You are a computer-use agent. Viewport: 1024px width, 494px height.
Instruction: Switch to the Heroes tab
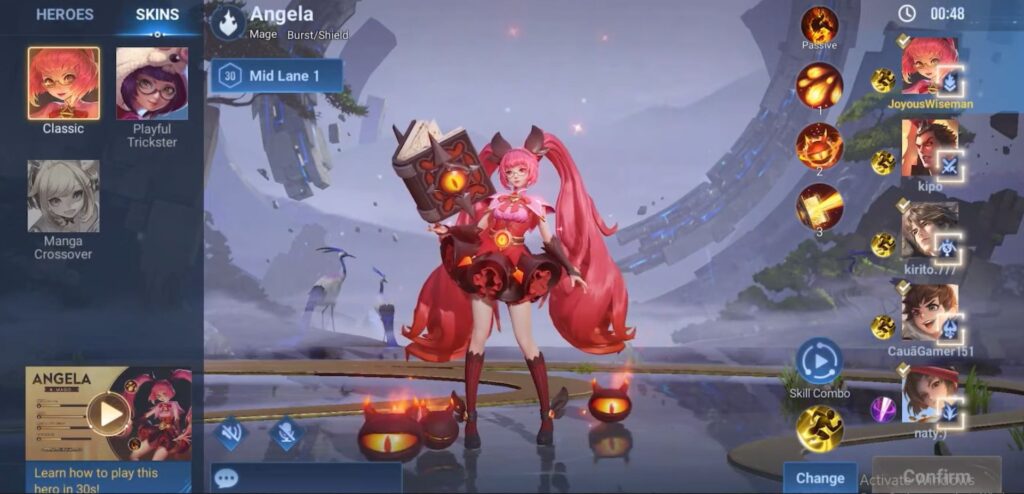(64, 15)
